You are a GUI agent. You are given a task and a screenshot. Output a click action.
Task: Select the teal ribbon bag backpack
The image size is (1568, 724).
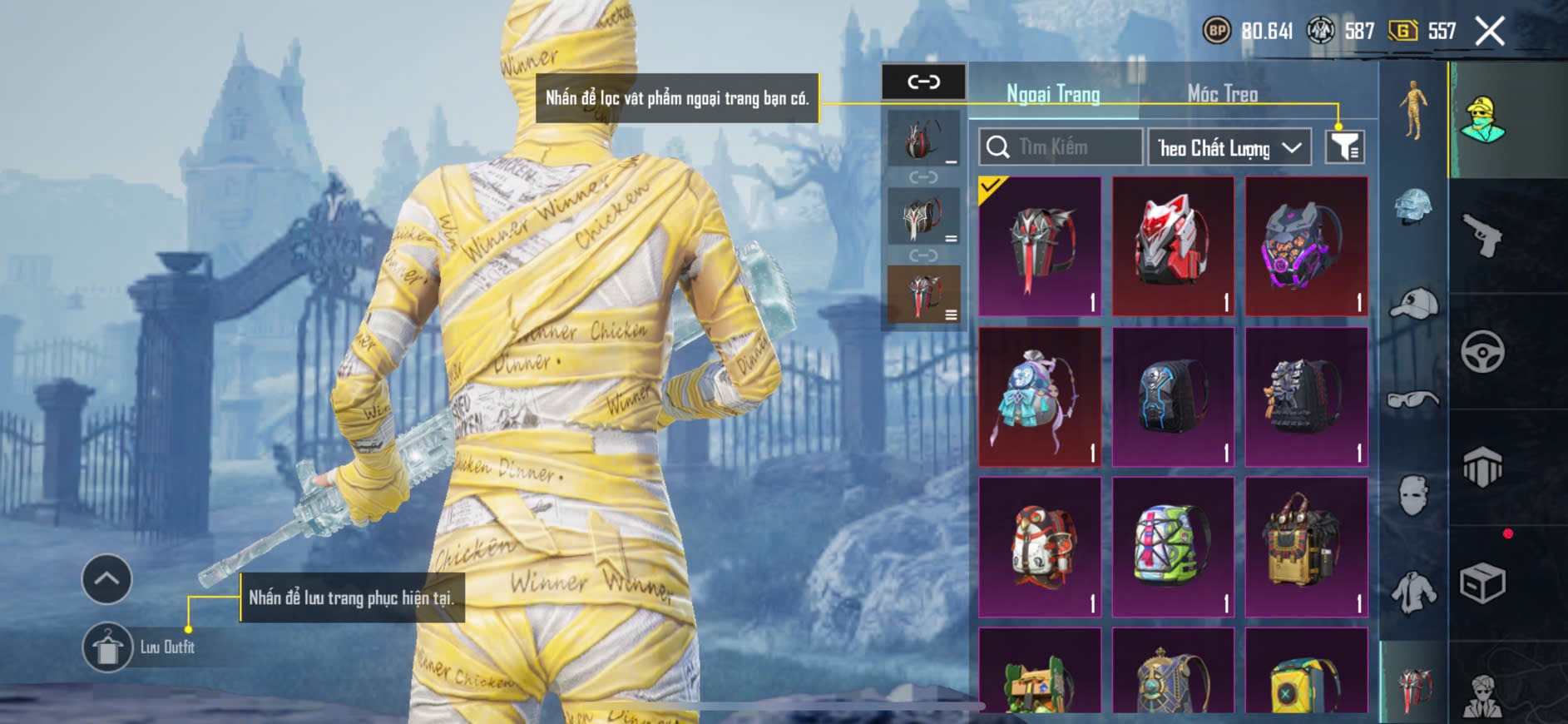point(1040,397)
